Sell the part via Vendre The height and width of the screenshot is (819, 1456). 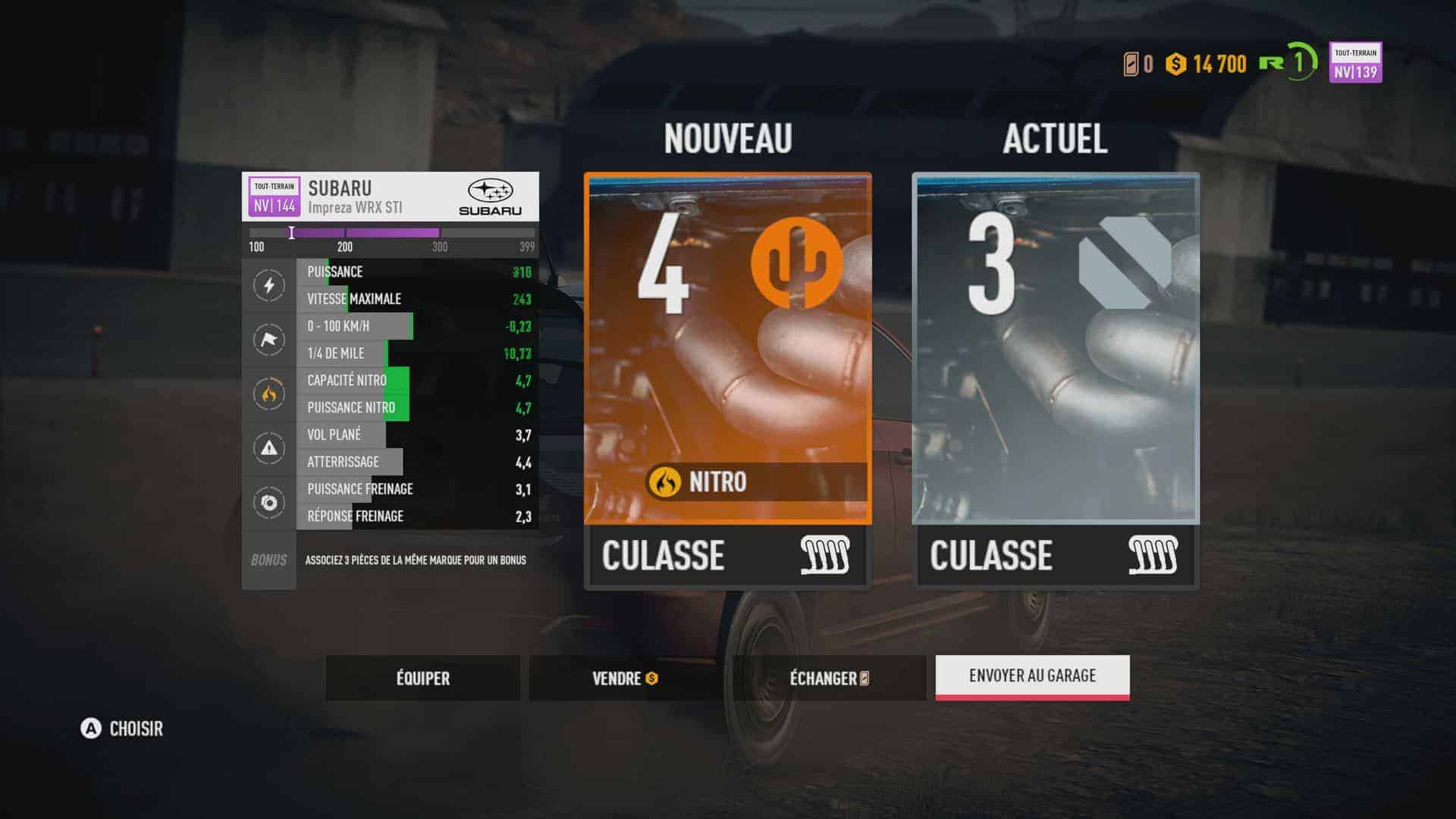tap(625, 678)
